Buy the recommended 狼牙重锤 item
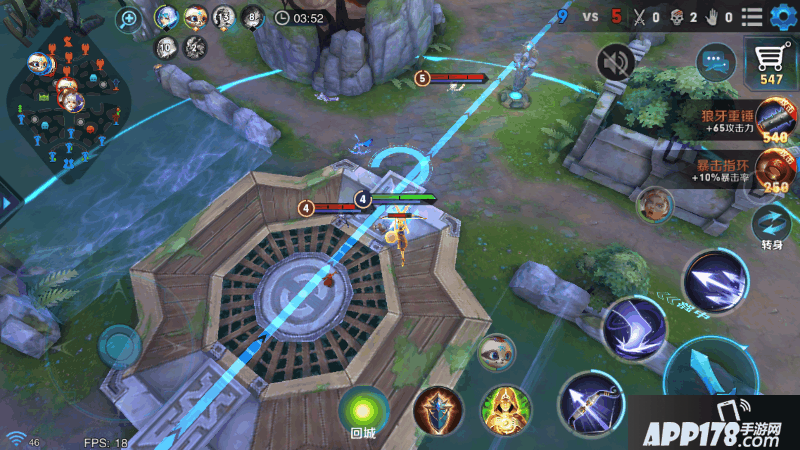800x450 pixels. (775, 122)
